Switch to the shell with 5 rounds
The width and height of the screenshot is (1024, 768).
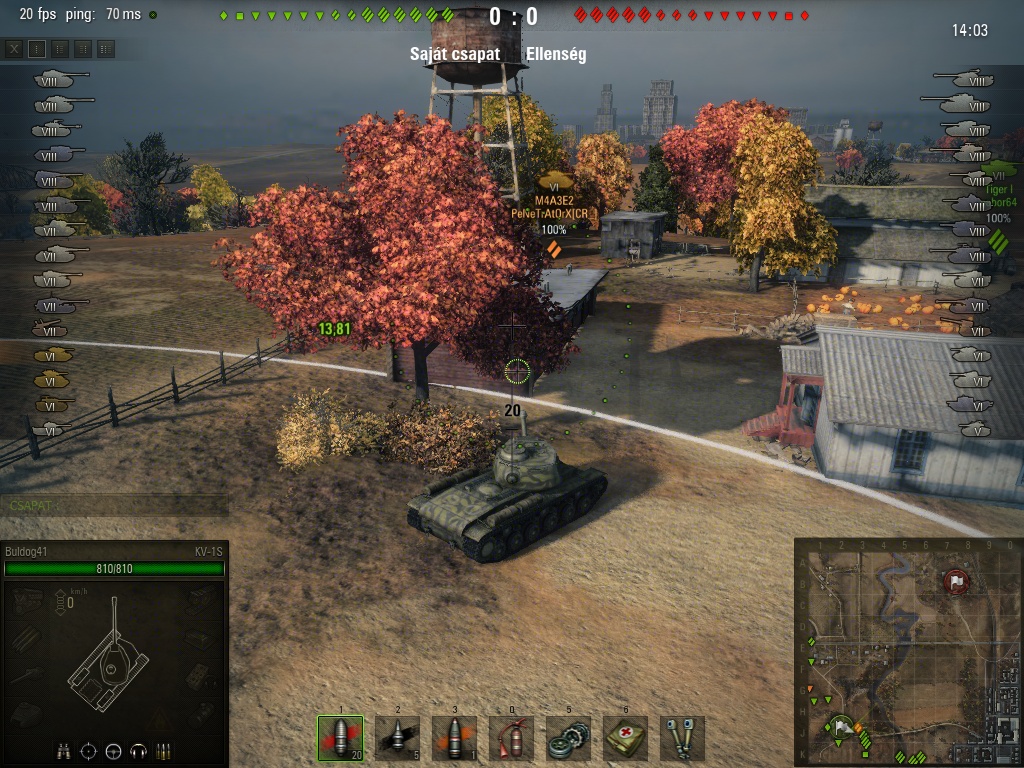397,738
